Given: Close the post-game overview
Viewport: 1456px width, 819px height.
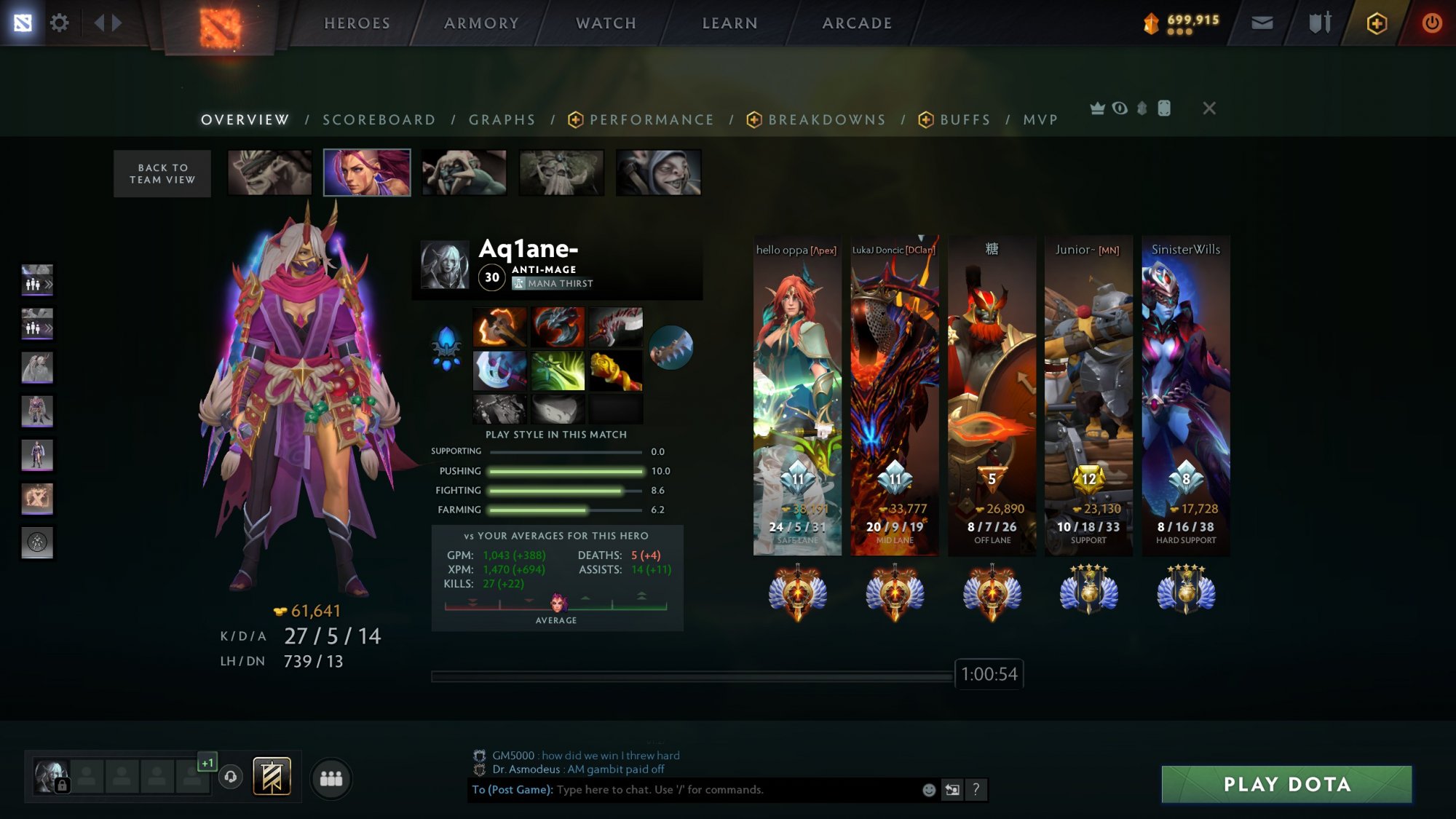Looking at the screenshot, I should 1209,108.
